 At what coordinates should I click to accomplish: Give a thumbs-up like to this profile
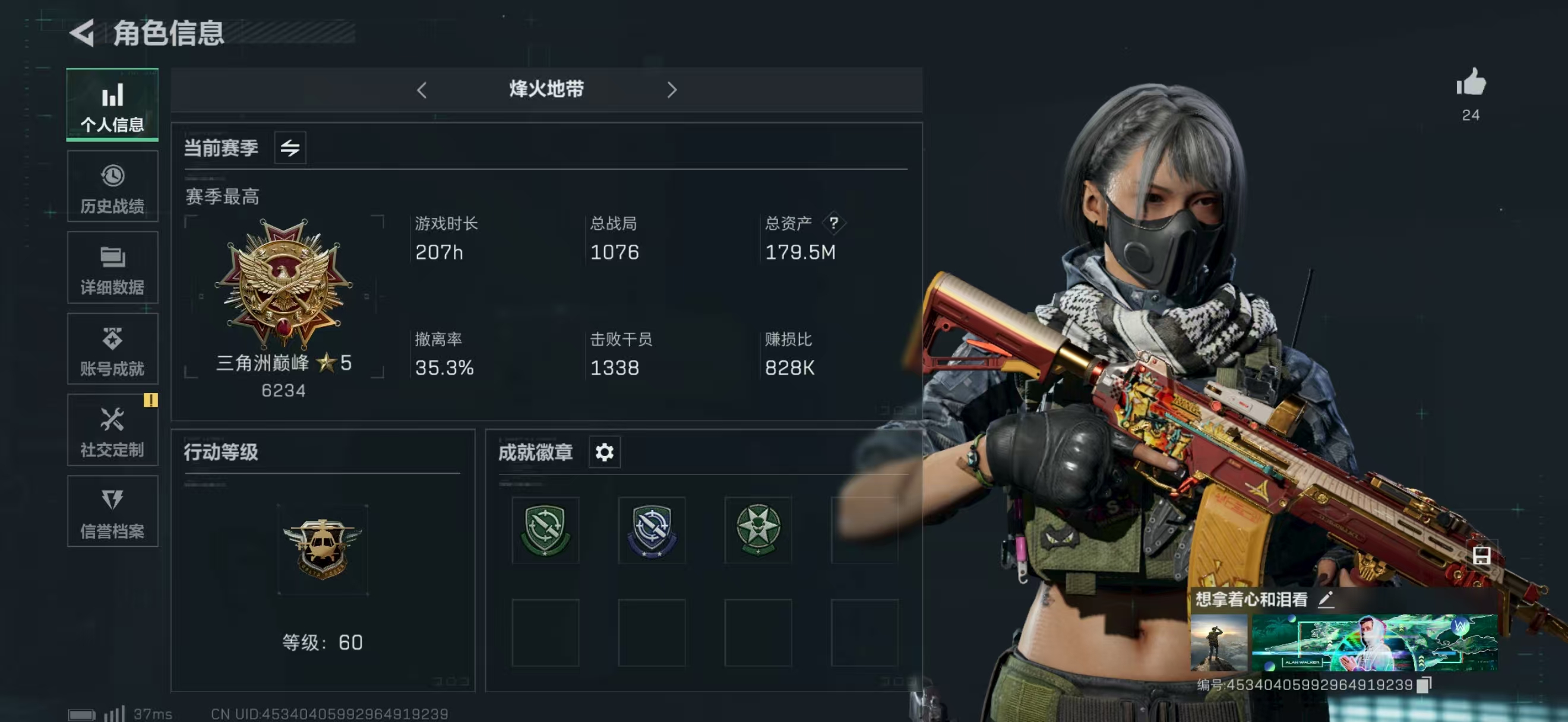[1471, 83]
